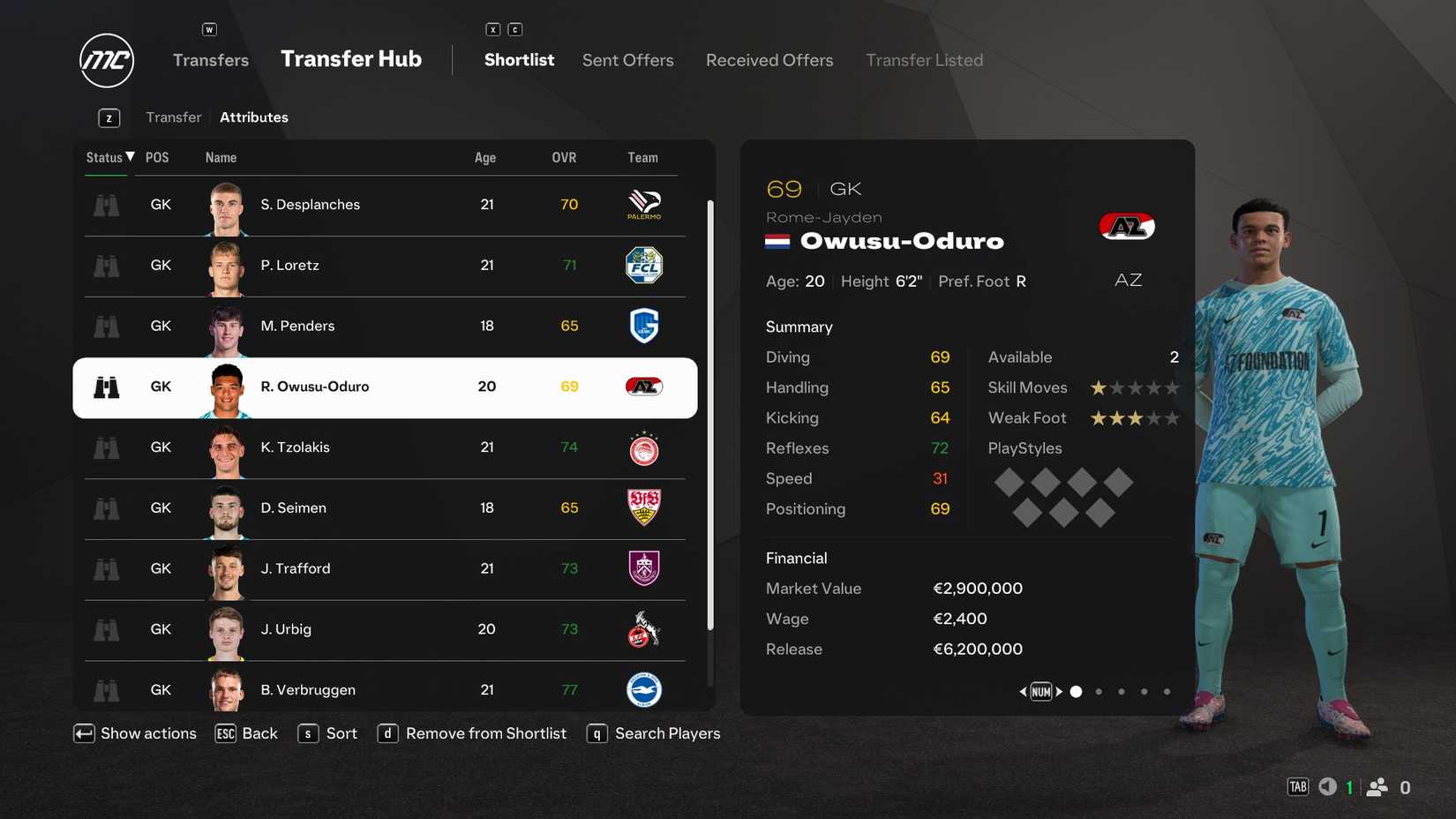The height and width of the screenshot is (819, 1456).
Task: Click the third star of the Weak Foot rating
Action: 1135,418
